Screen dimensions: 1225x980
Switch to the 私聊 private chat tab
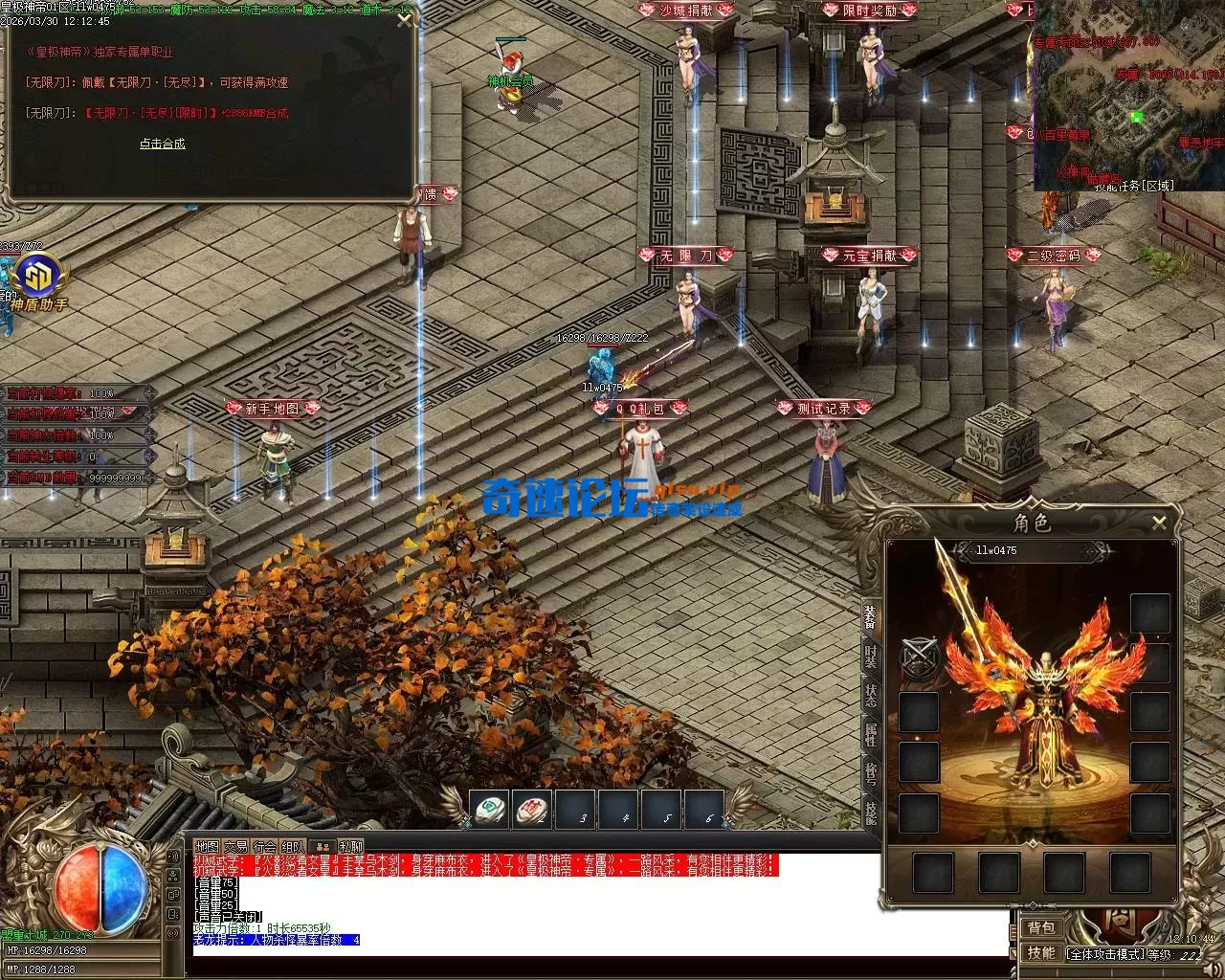click(349, 846)
